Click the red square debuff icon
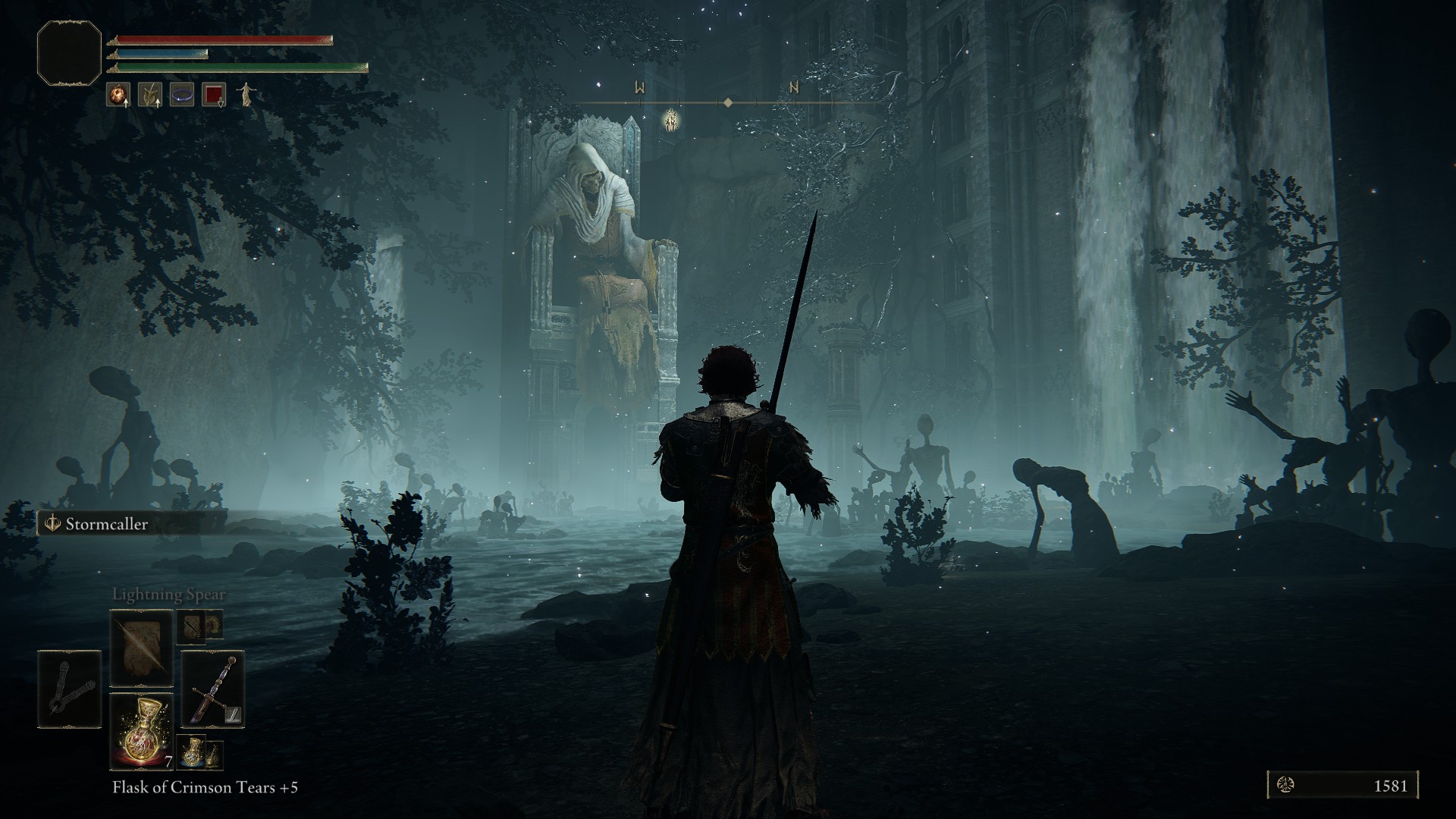The width and height of the screenshot is (1456, 819). coord(214,95)
